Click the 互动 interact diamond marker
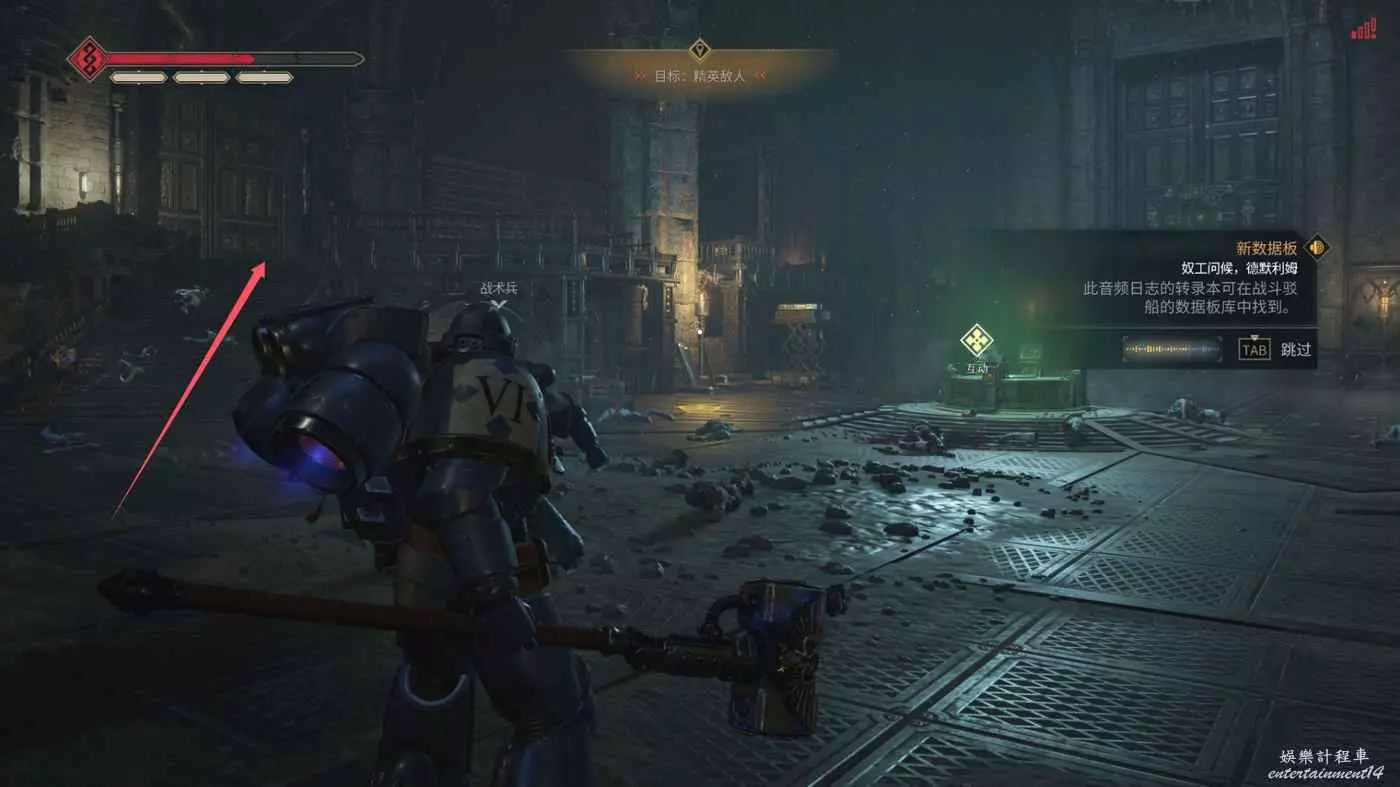Screen dimensions: 1400x787 (976, 341)
